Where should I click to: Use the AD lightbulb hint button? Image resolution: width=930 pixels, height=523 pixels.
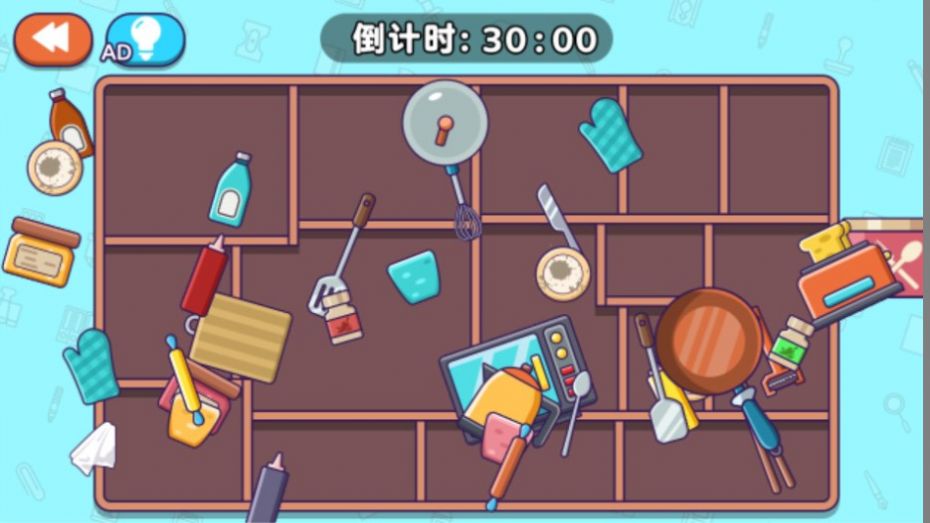146,40
